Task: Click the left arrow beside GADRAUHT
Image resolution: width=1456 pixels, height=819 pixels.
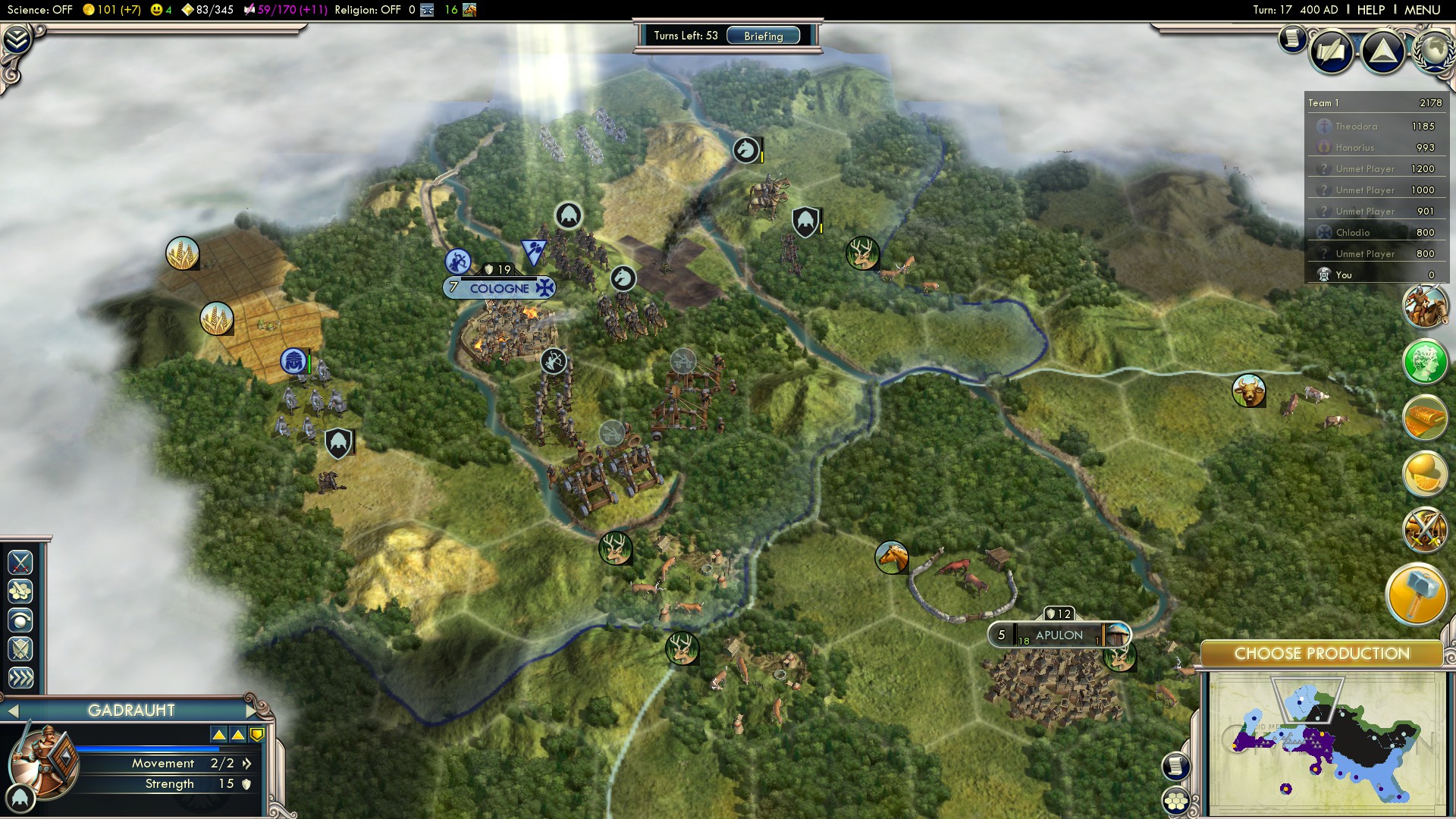Action: click(12, 711)
